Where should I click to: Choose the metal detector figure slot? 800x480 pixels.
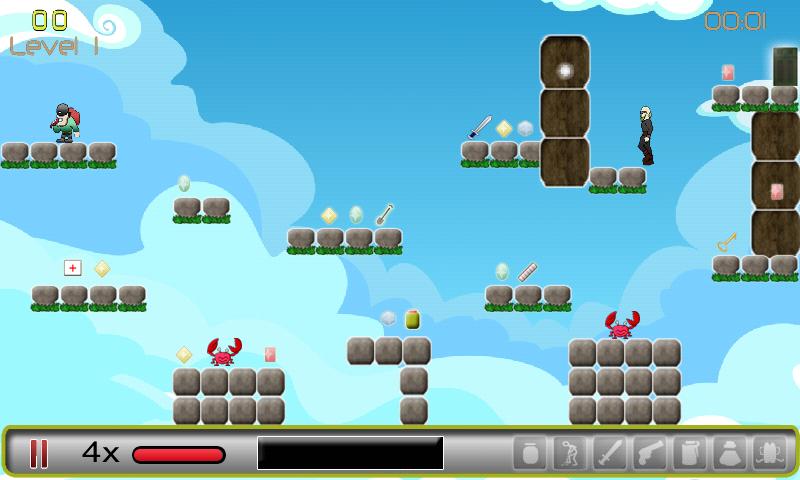click(570, 453)
